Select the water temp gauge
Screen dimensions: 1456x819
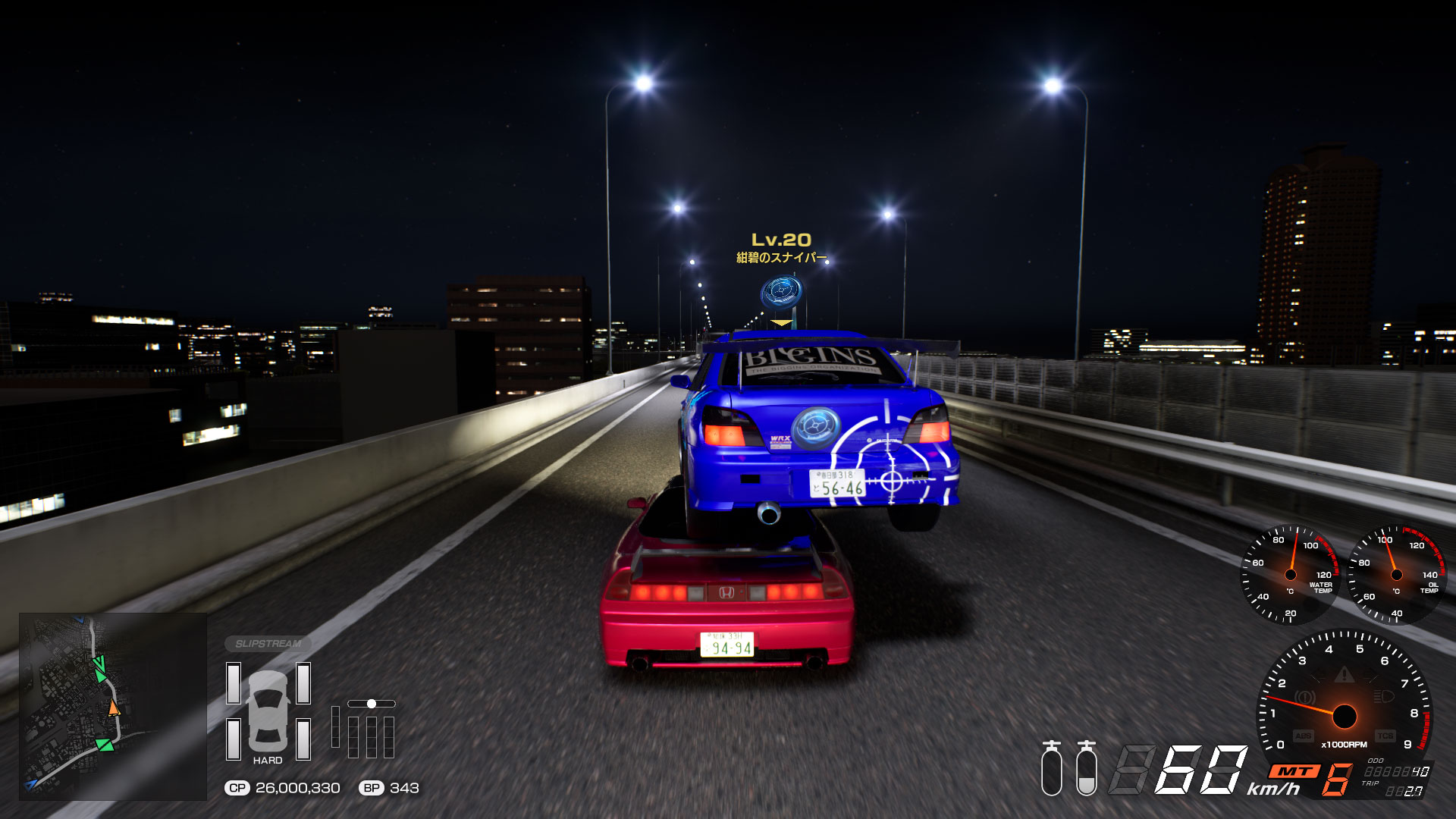pos(1289,575)
